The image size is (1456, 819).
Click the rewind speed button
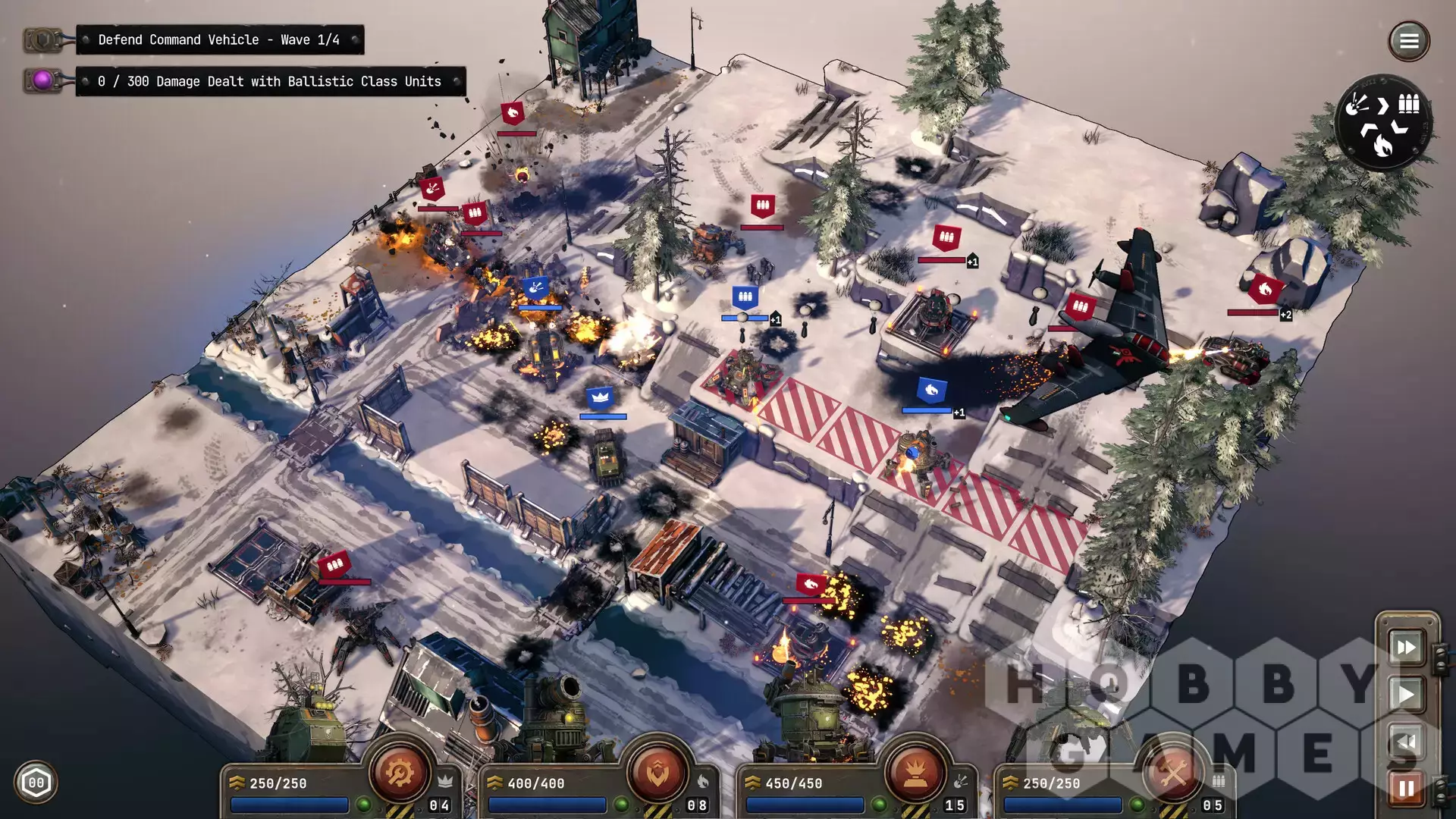[x=1406, y=741]
